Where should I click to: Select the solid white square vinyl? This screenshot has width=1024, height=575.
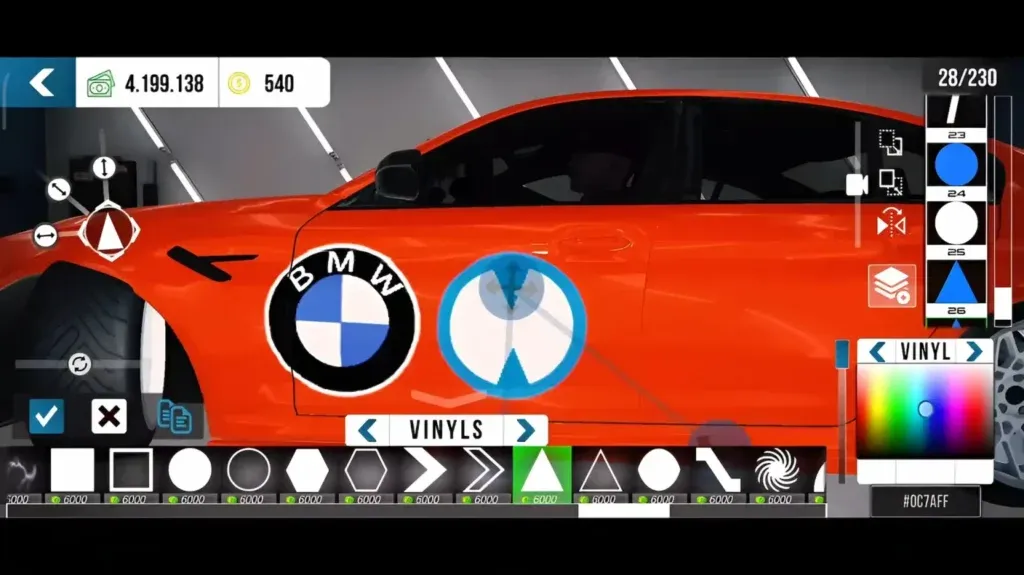coord(72,470)
